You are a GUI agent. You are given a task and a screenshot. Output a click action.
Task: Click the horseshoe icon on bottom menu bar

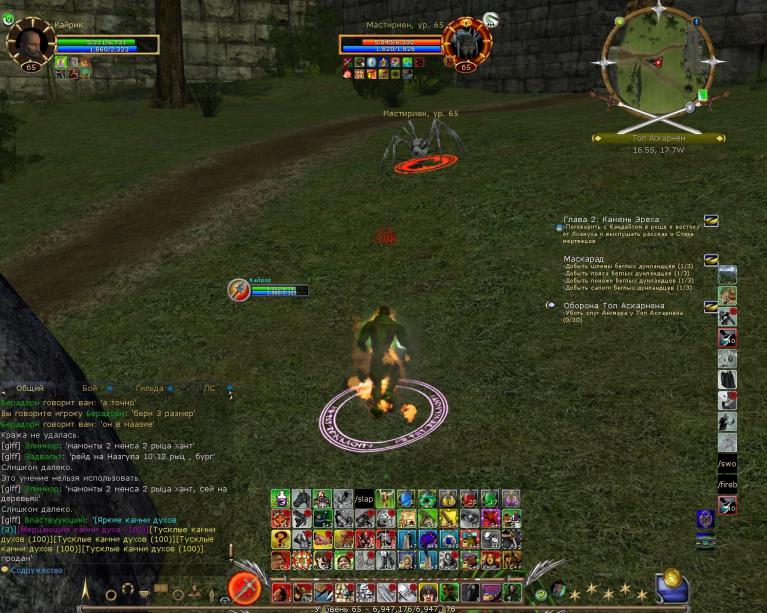tap(127, 590)
